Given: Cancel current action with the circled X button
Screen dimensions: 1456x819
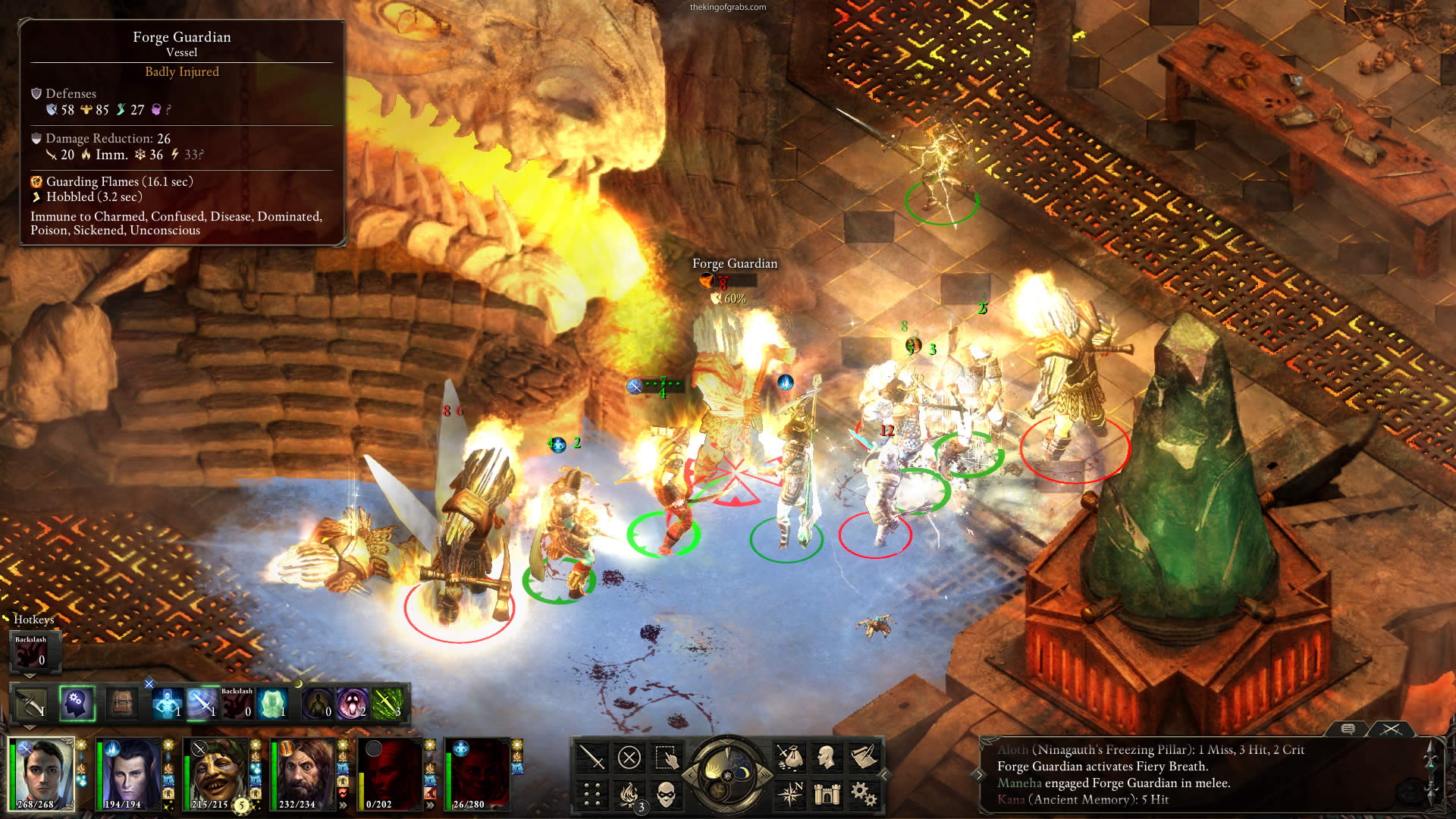Looking at the screenshot, I should [x=629, y=757].
